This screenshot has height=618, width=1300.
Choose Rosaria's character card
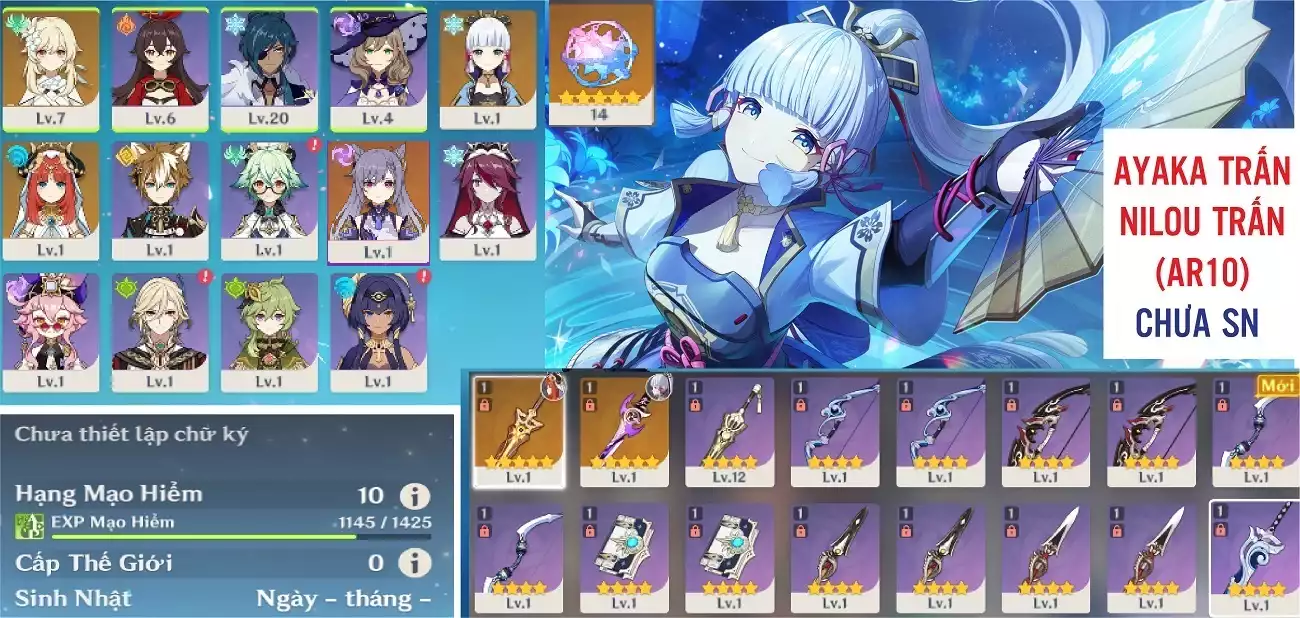pyautogui.click(x=486, y=200)
